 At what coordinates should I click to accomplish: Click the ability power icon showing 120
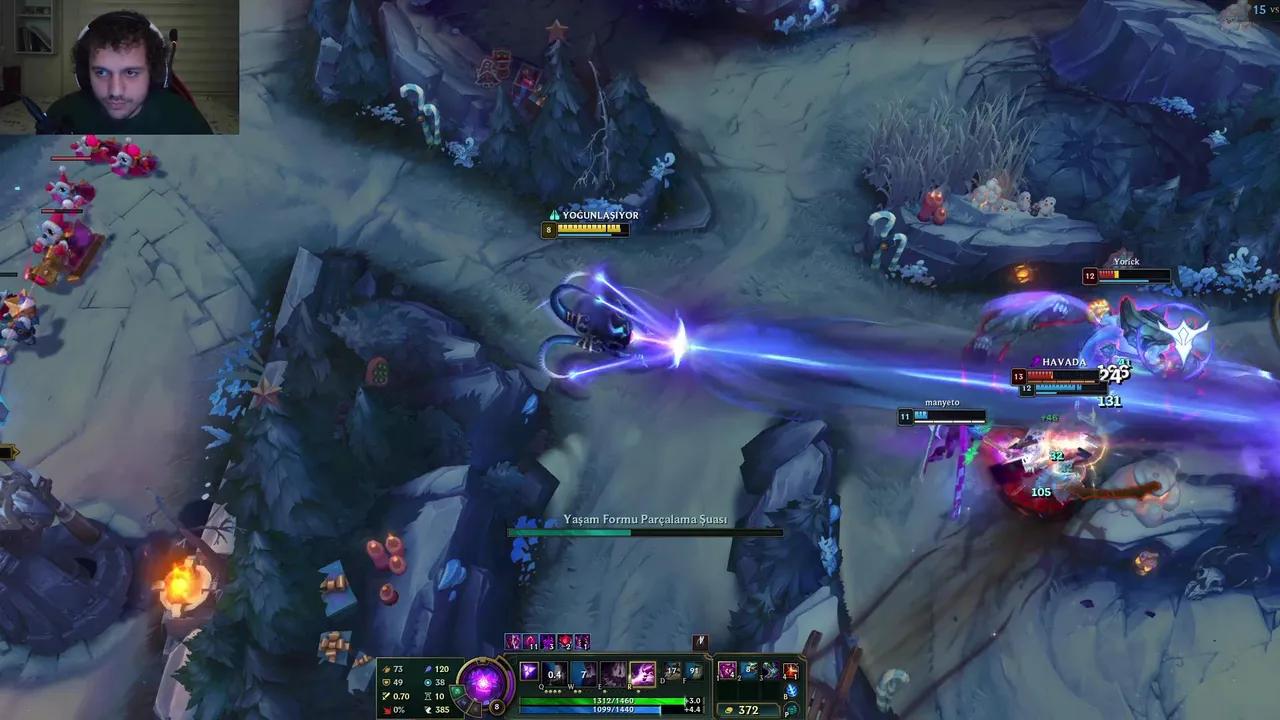click(429, 670)
